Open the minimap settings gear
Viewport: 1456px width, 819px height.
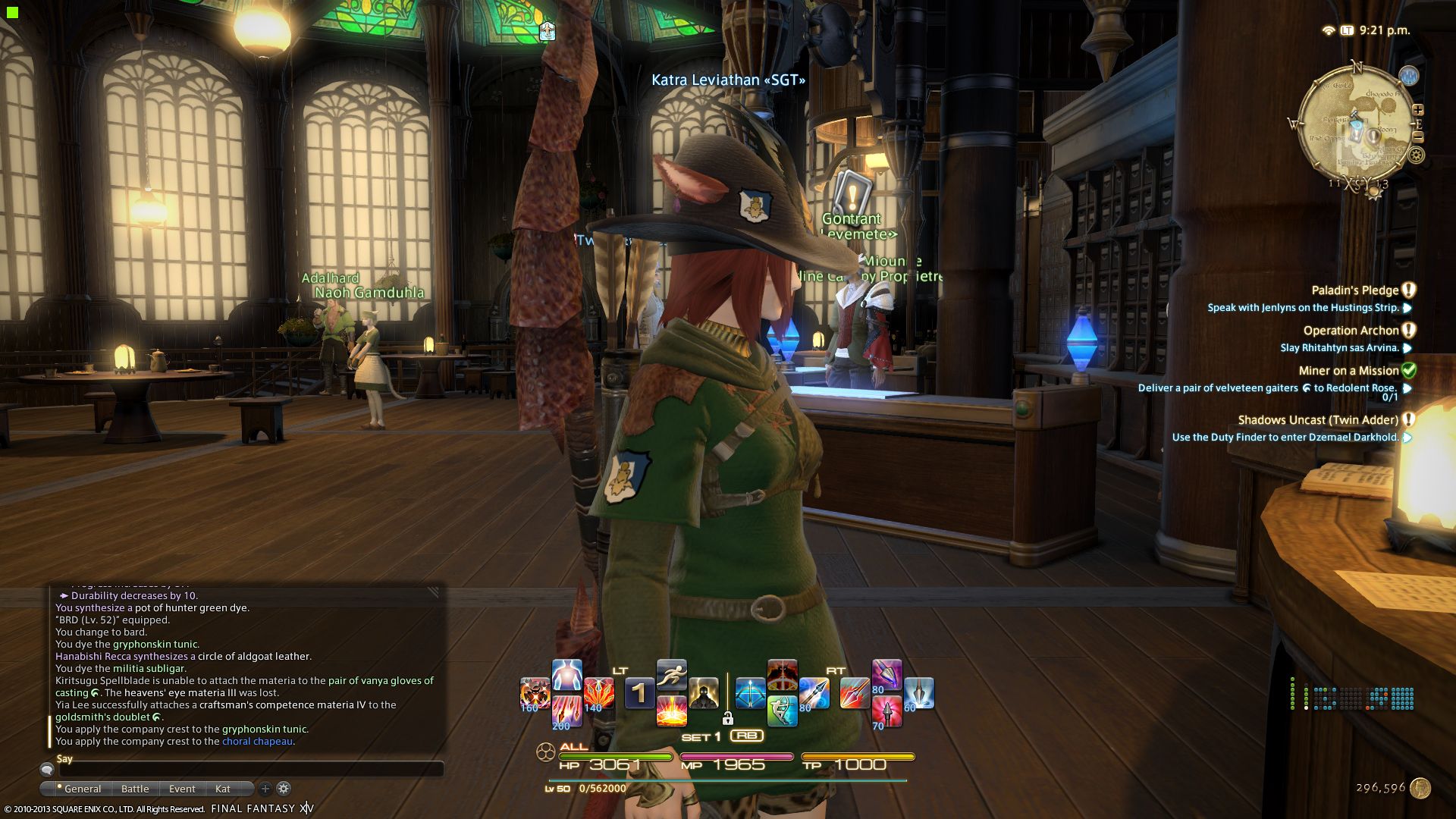coord(1416,155)
